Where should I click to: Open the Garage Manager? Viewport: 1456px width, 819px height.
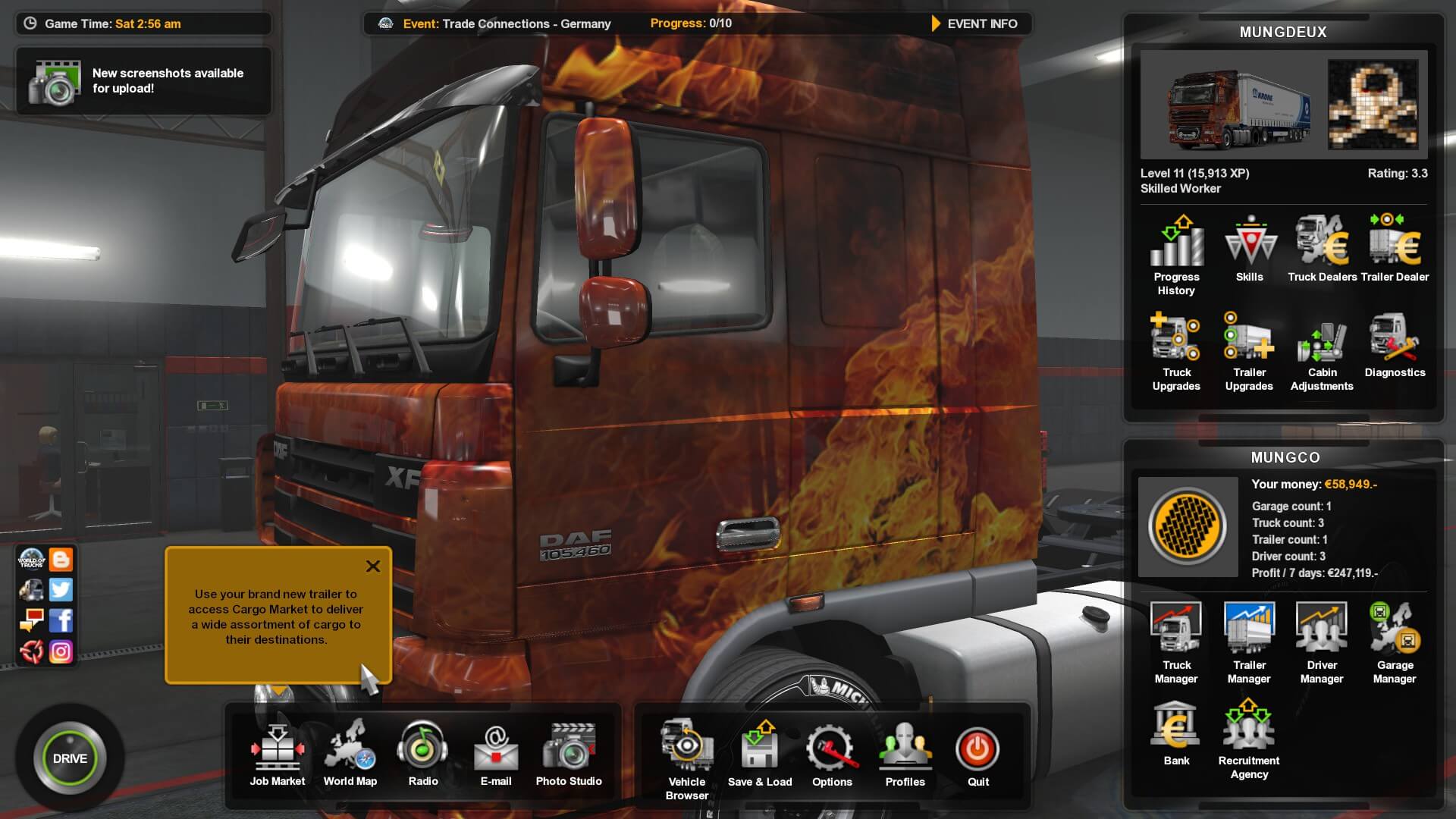pos(1395,644)
